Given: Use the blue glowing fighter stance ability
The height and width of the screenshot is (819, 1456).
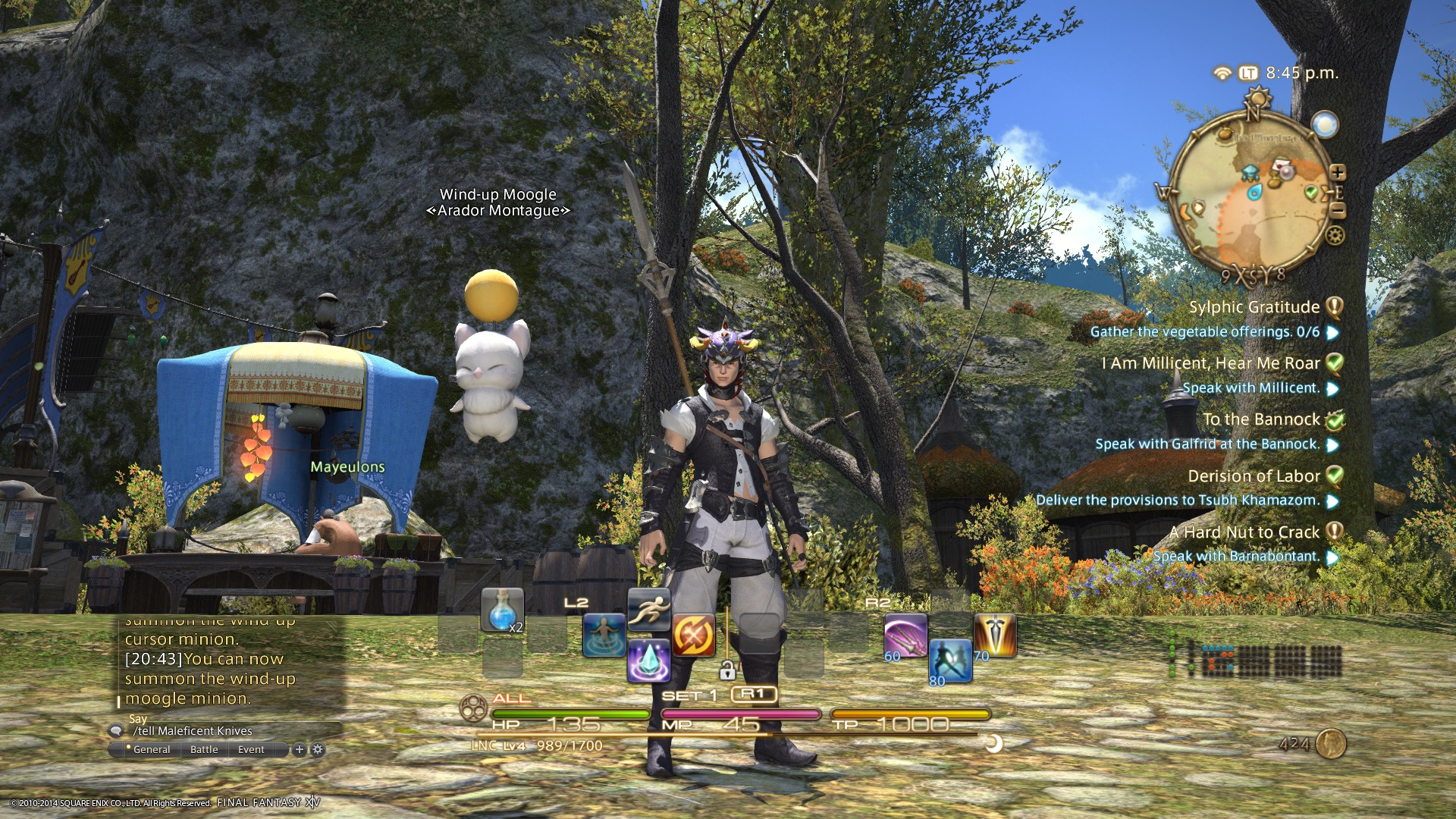Looking at the screenshot, I should (950, 661).
